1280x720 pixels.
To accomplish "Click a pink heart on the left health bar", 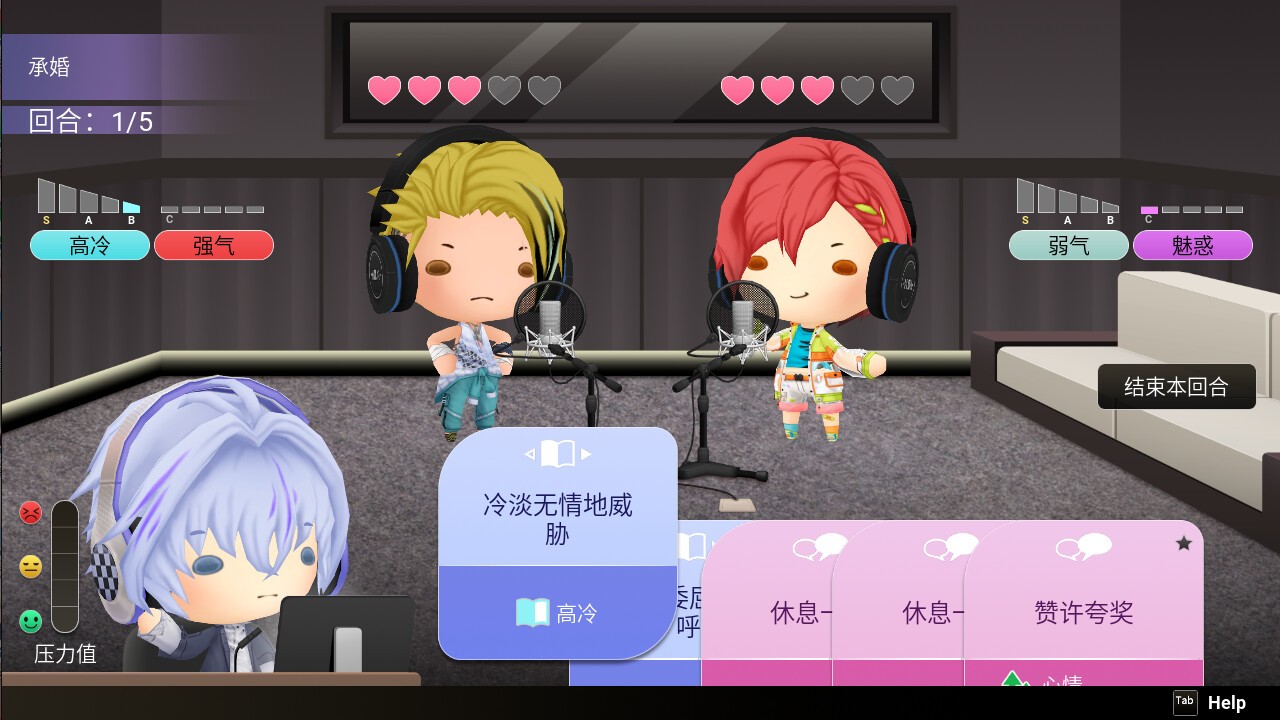I will 383,89.
